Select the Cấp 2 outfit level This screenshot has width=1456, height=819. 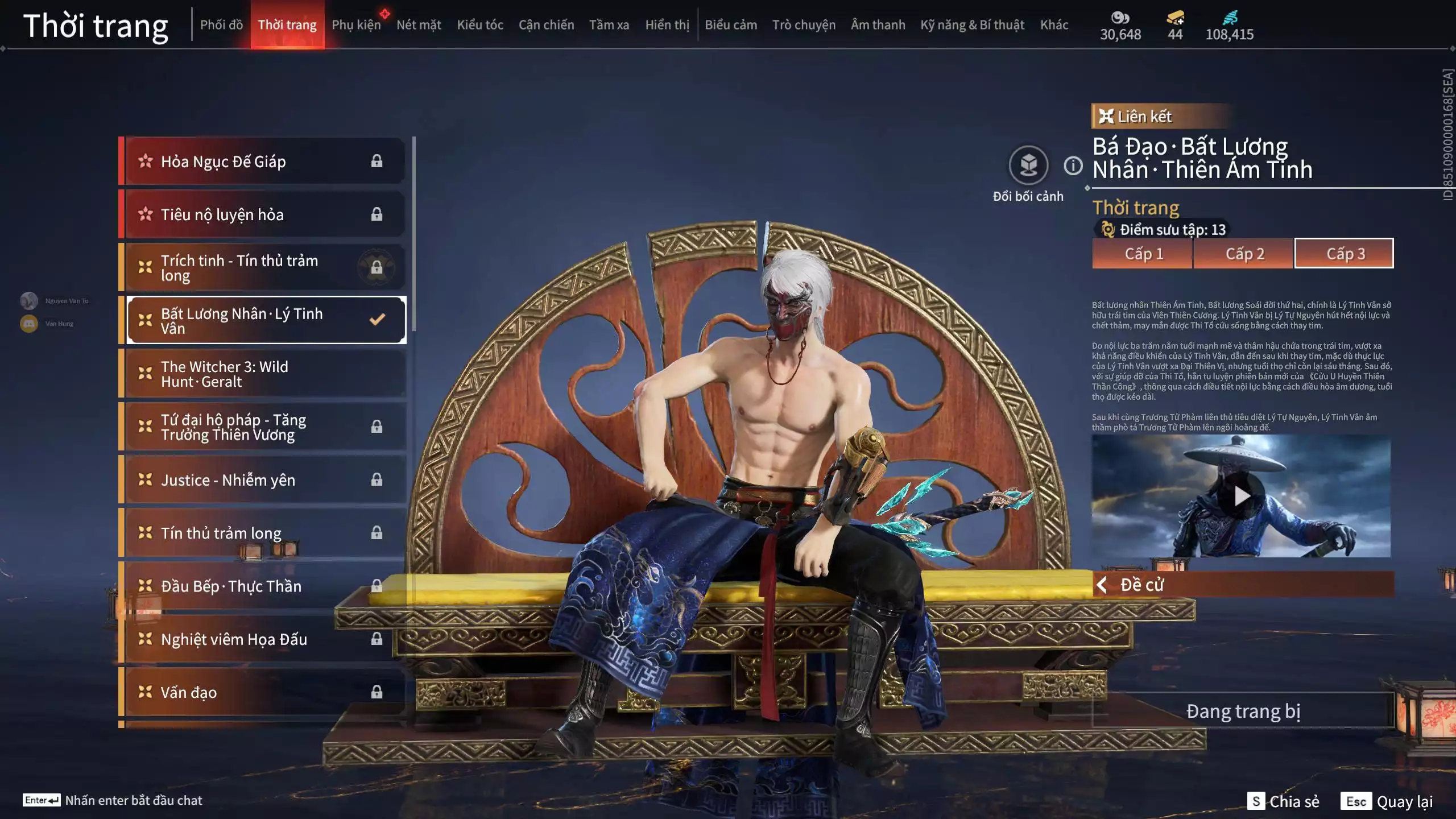(1244, 254)
